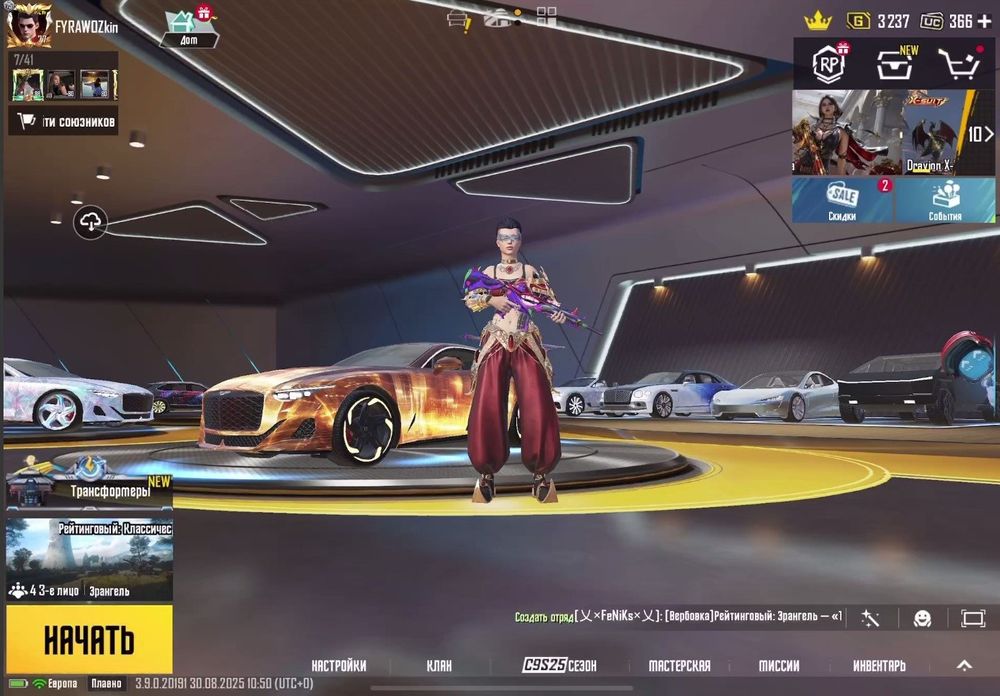
Task: Open the Миссии missions menu
Action: (x=778, y=665)
